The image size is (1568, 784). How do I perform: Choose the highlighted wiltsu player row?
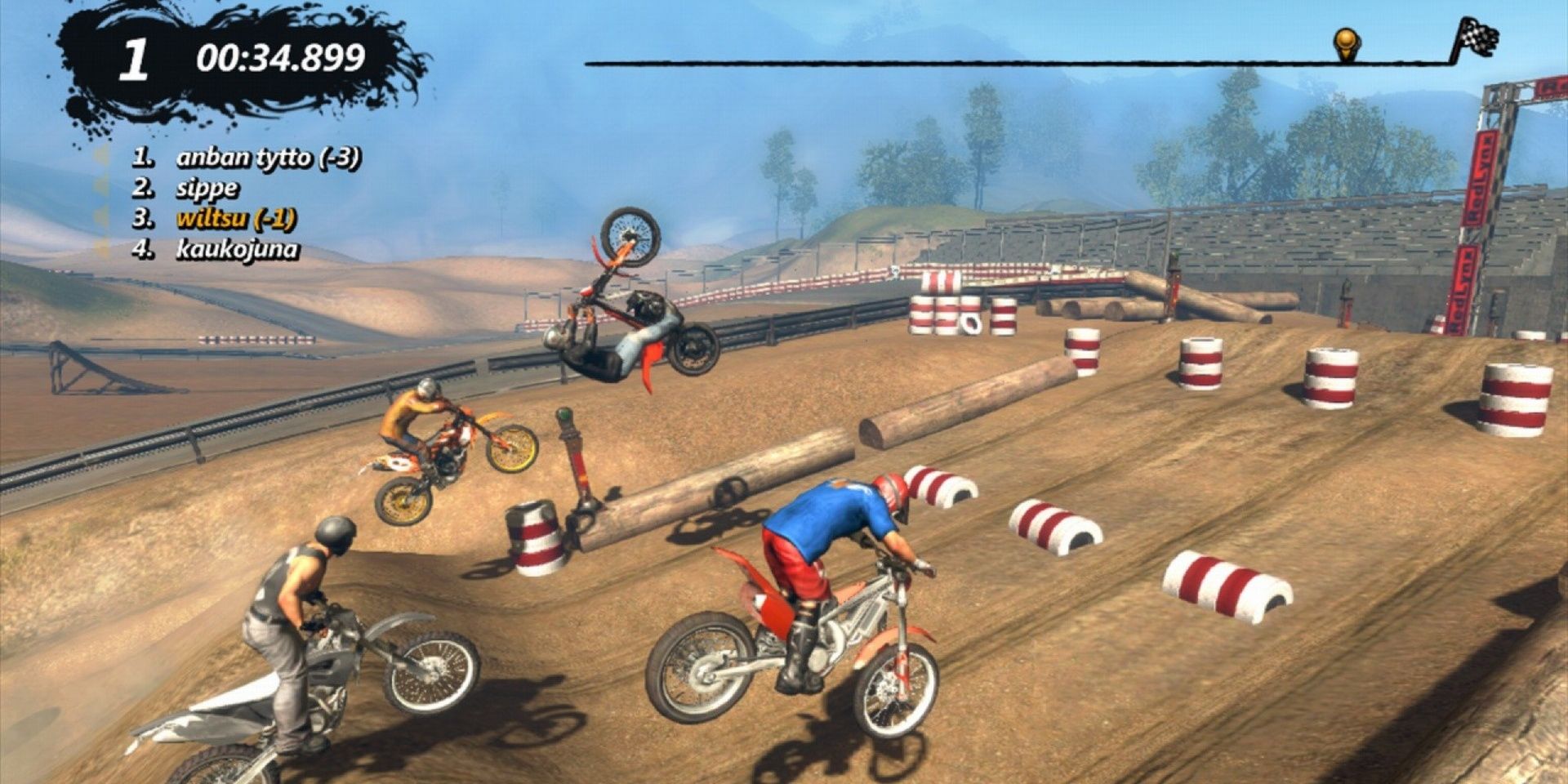coord(235,219)
